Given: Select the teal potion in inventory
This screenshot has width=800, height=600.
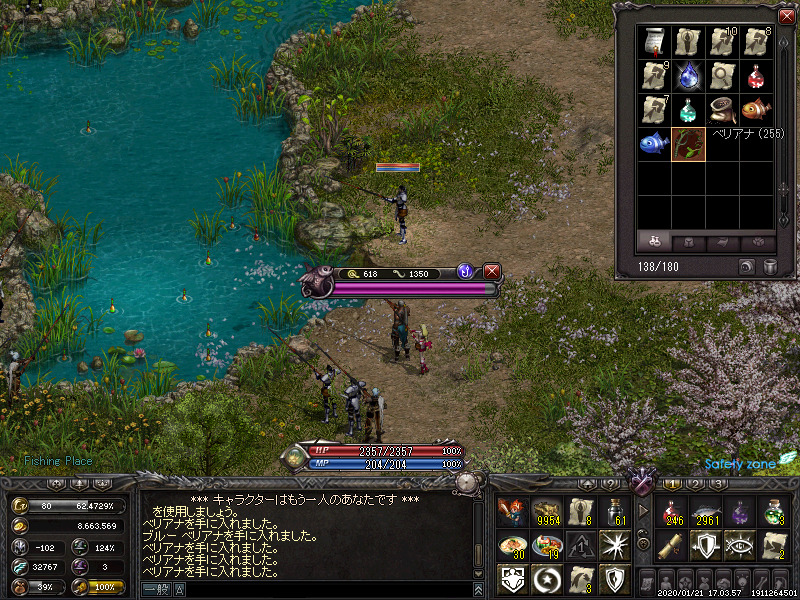Looking at the screenshot, I should (689, 109).
